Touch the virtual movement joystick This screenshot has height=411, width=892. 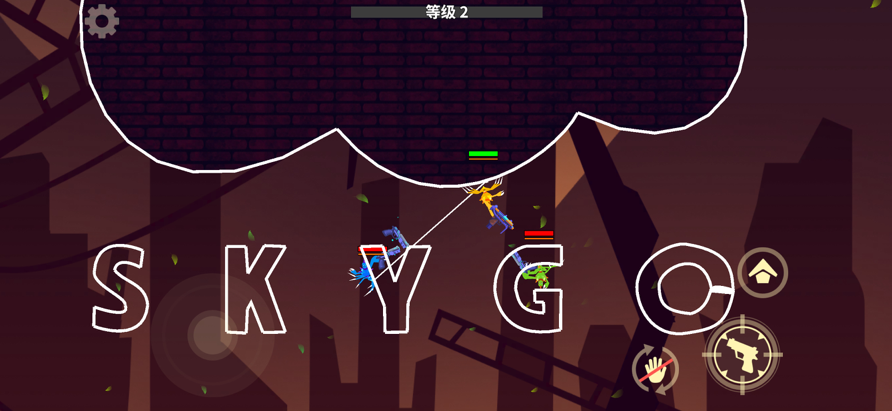211,335
